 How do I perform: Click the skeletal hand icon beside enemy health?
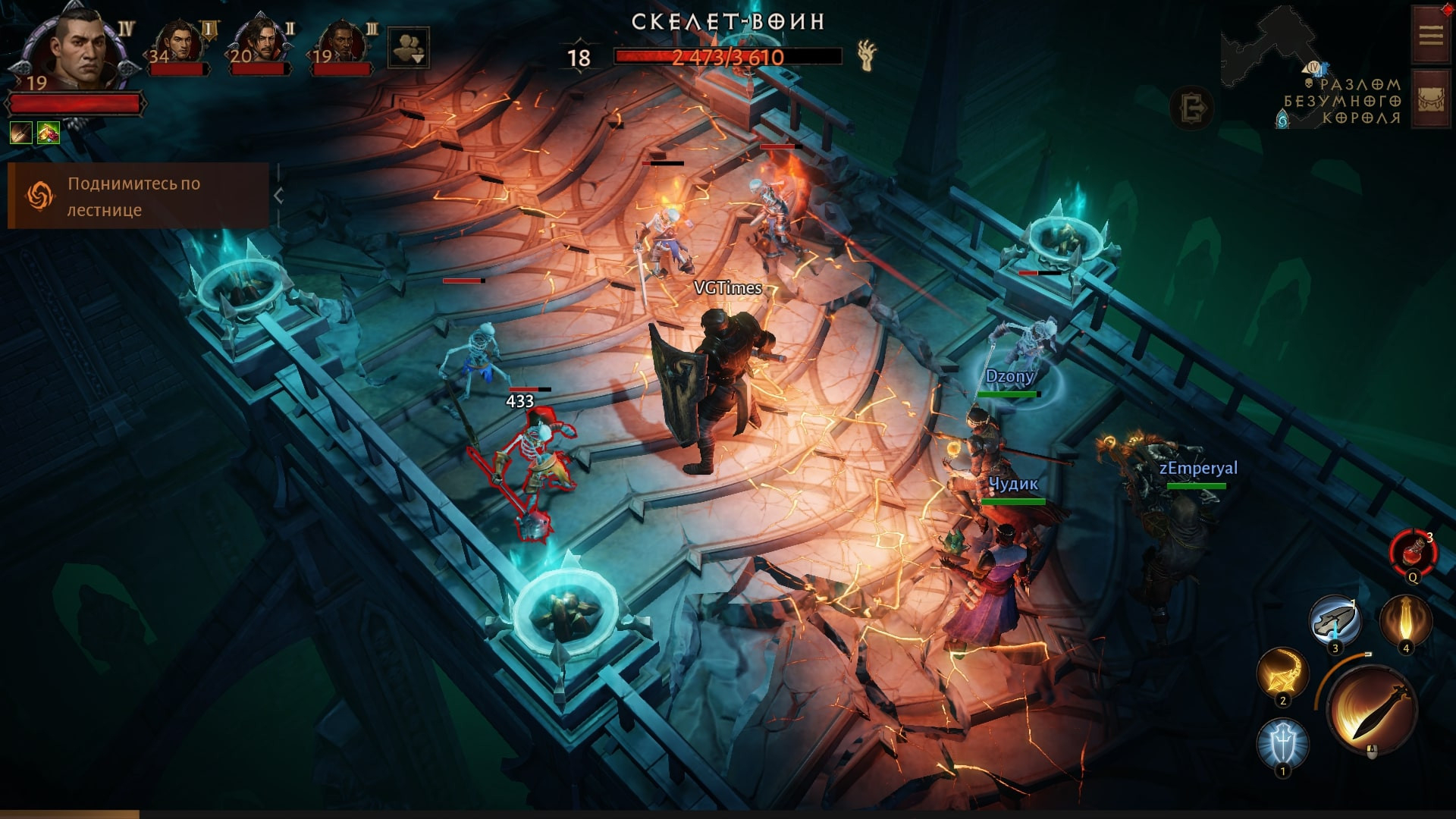pos(867,55)
